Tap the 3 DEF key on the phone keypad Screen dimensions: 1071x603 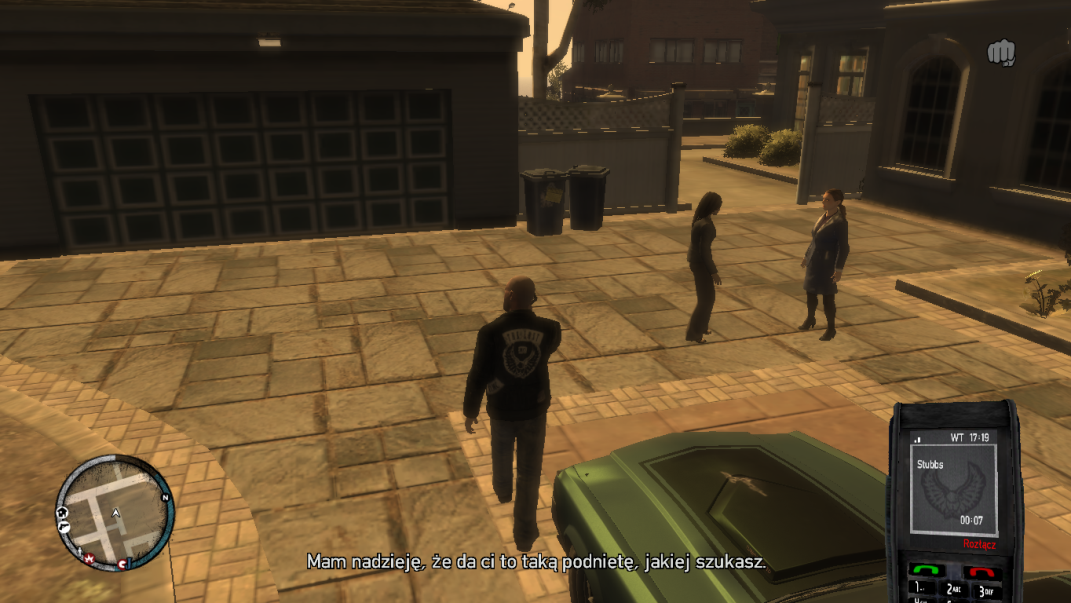pyautogui.click(x=984, y=591)
